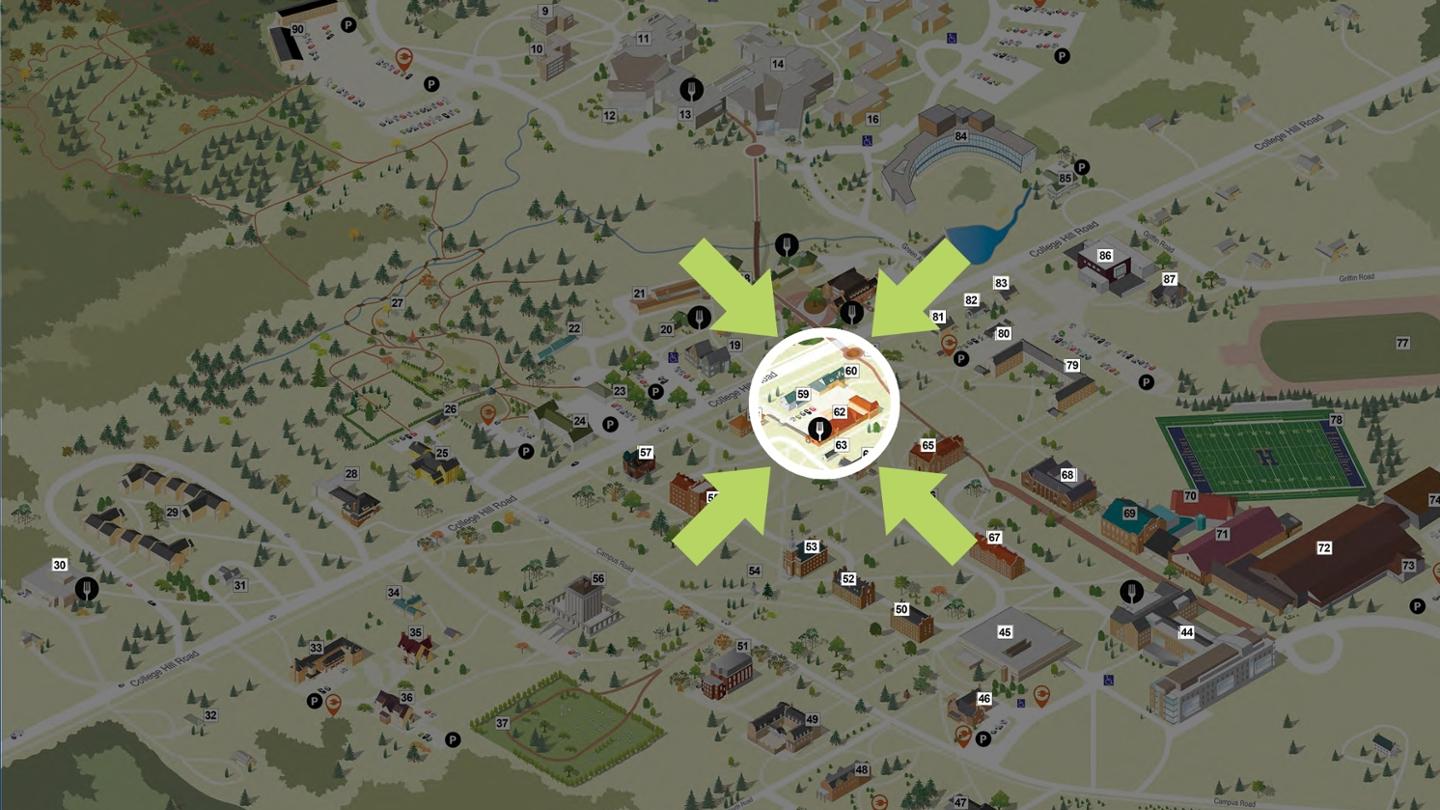
Task: Choose building marker 14
Action: [x=777, y=64]
